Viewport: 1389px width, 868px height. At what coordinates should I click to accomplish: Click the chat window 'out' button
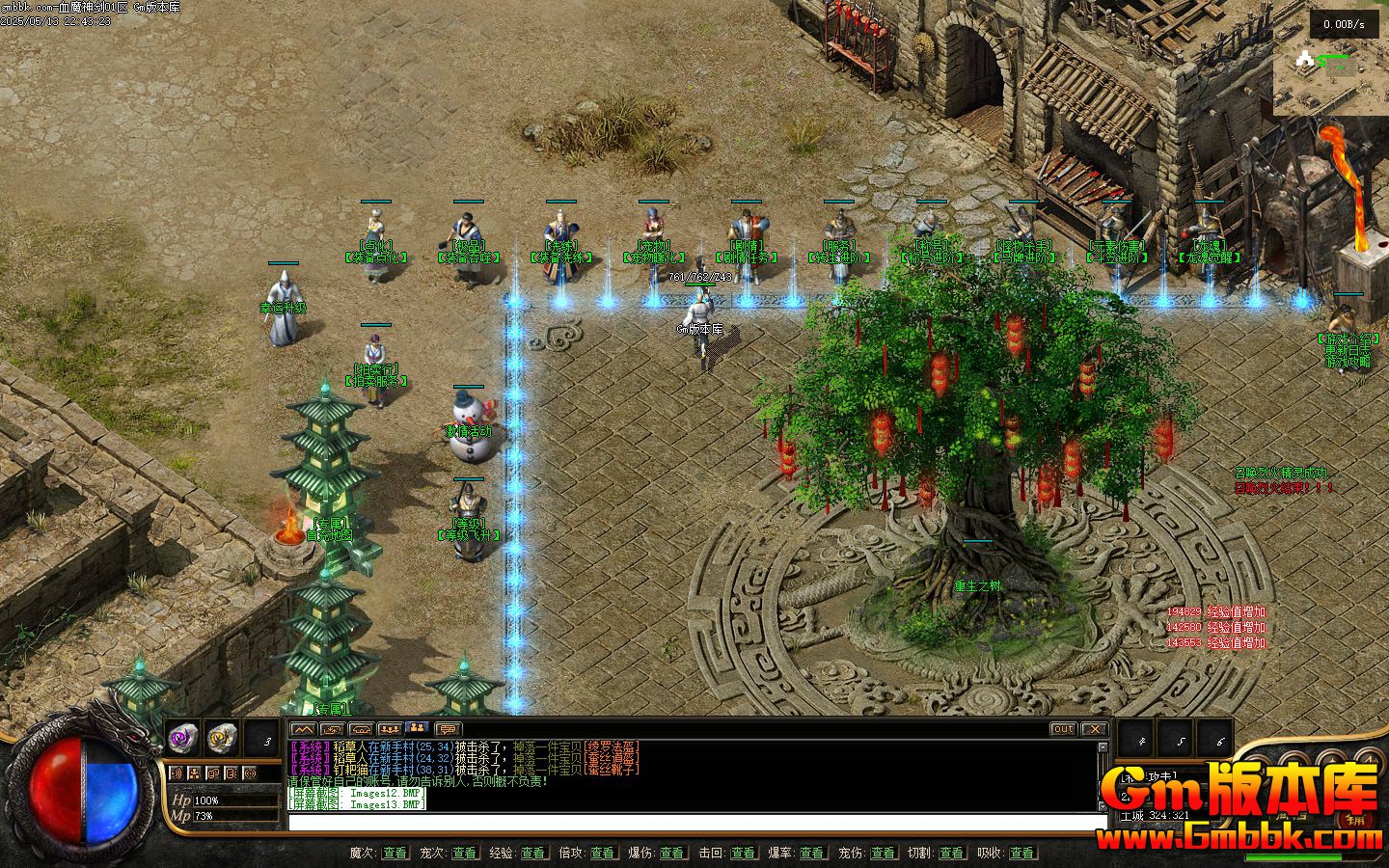pos(1063,729)
